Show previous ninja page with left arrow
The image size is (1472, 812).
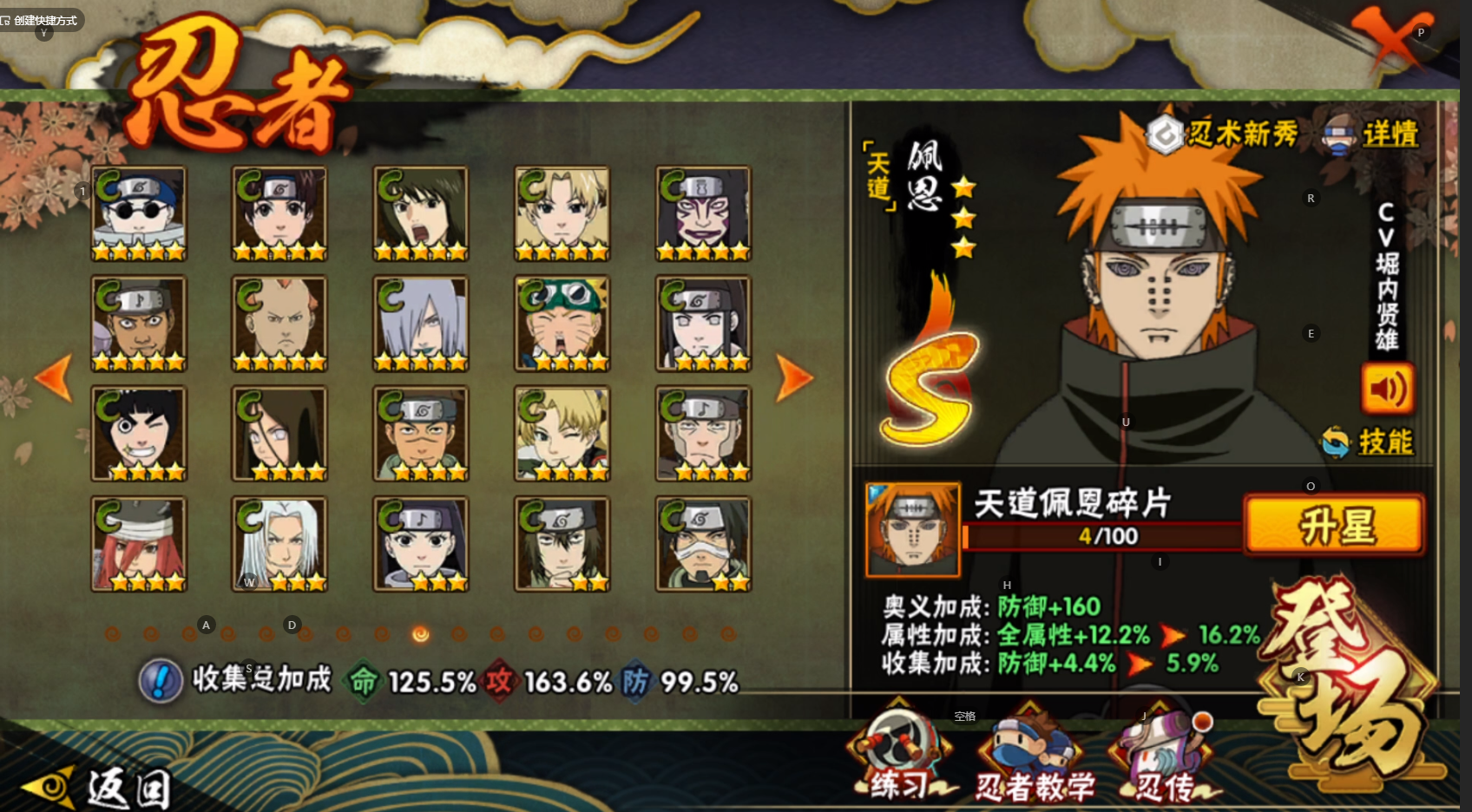54,378
